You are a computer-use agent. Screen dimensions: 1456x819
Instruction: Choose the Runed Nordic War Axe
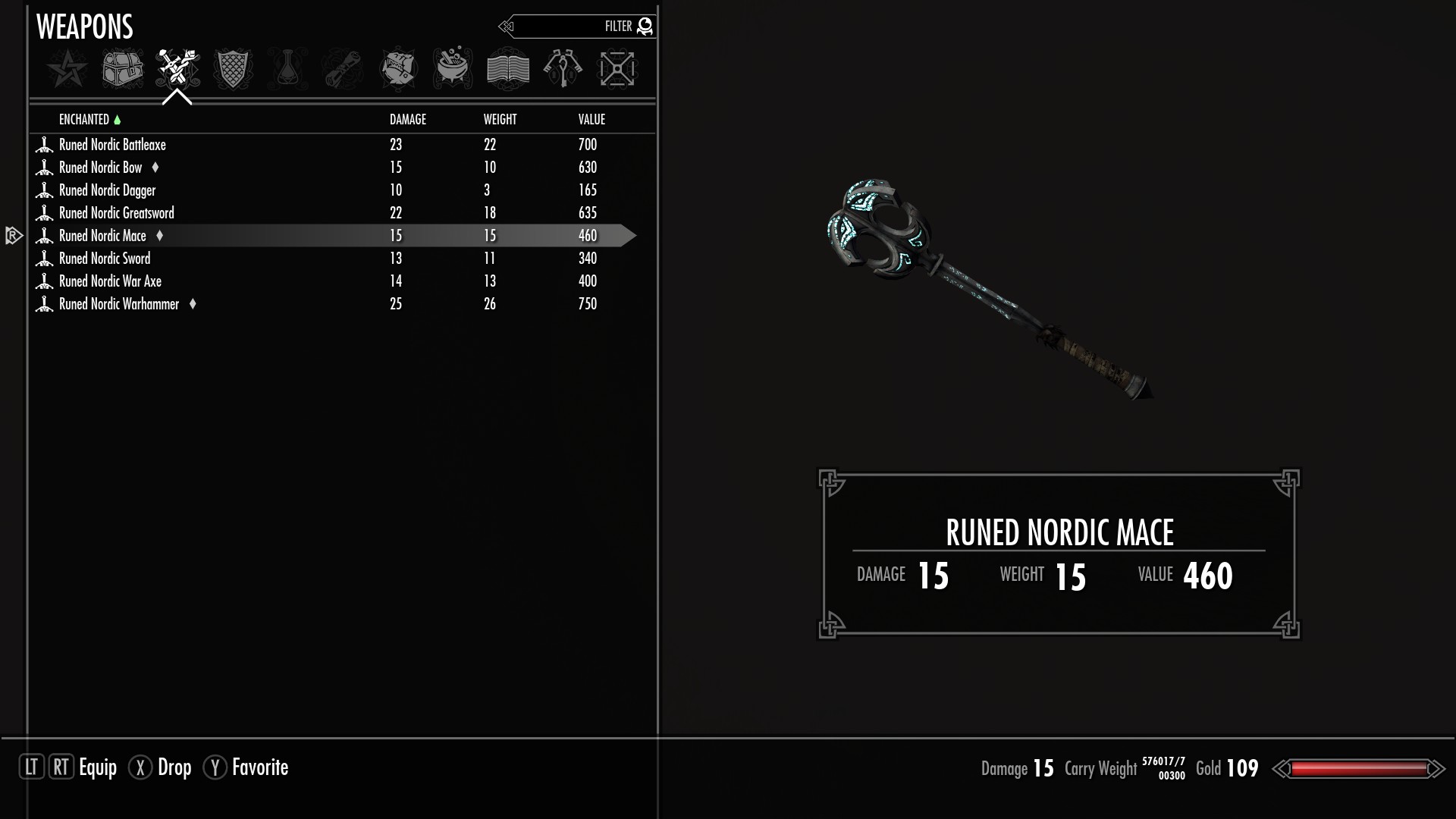110,281
